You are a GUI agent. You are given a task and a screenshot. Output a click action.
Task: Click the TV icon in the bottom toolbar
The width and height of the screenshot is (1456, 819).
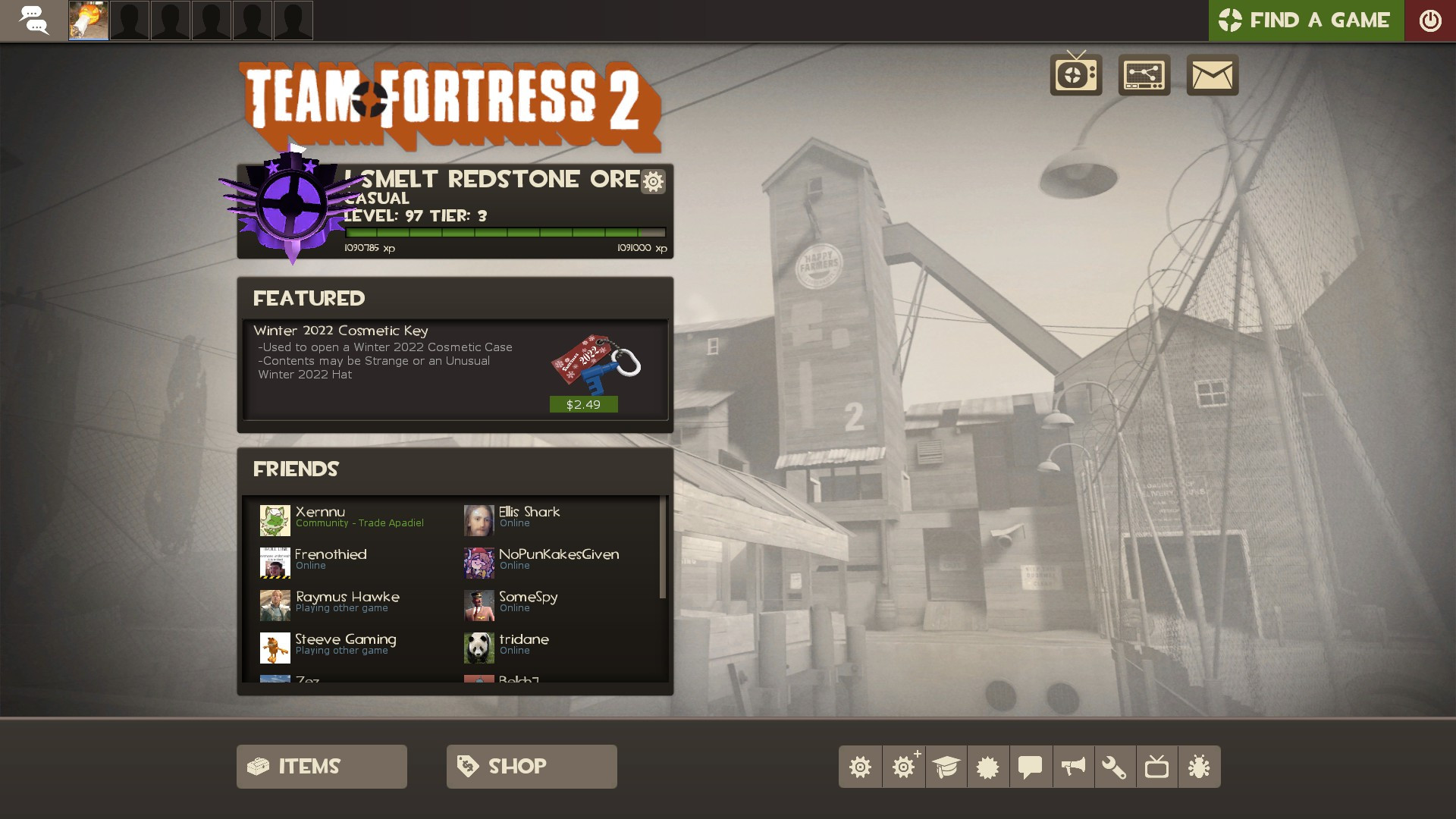click(1158, 766)
